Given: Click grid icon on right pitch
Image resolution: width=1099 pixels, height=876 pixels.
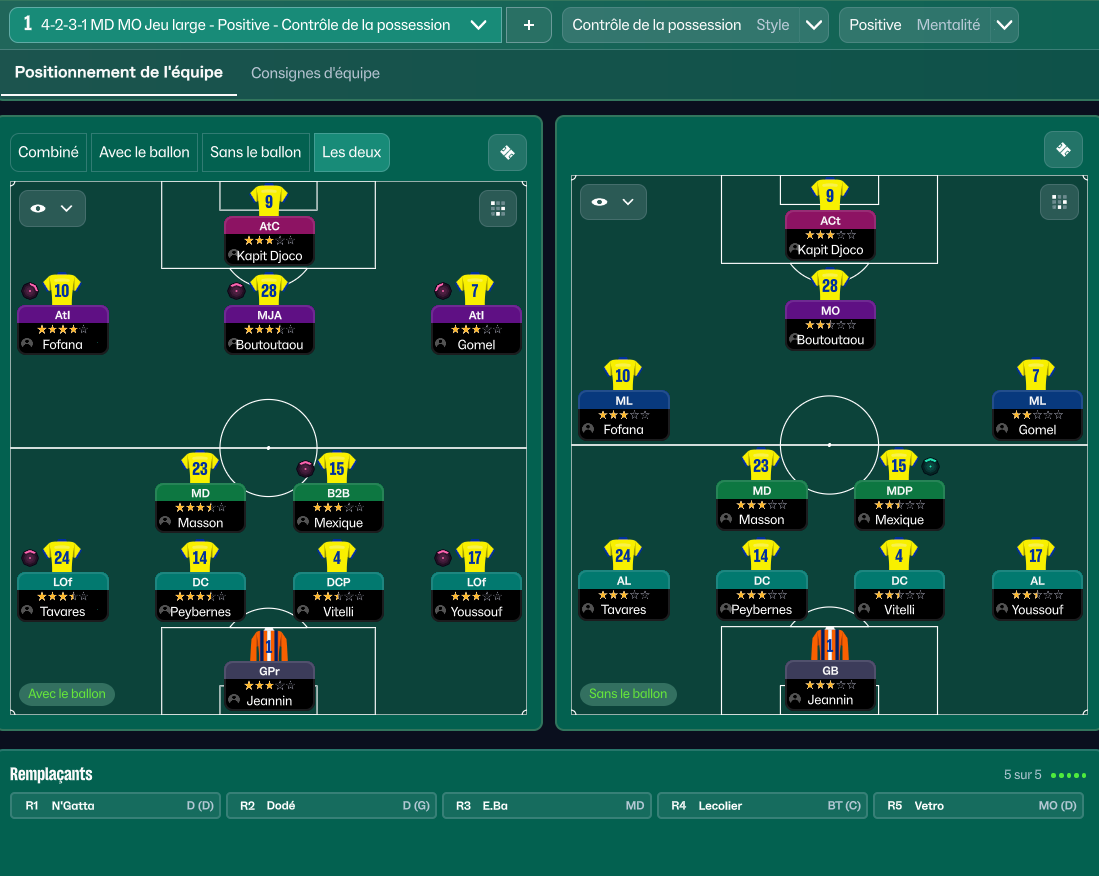Looking at the screenshot, I should pos(1058,202).
